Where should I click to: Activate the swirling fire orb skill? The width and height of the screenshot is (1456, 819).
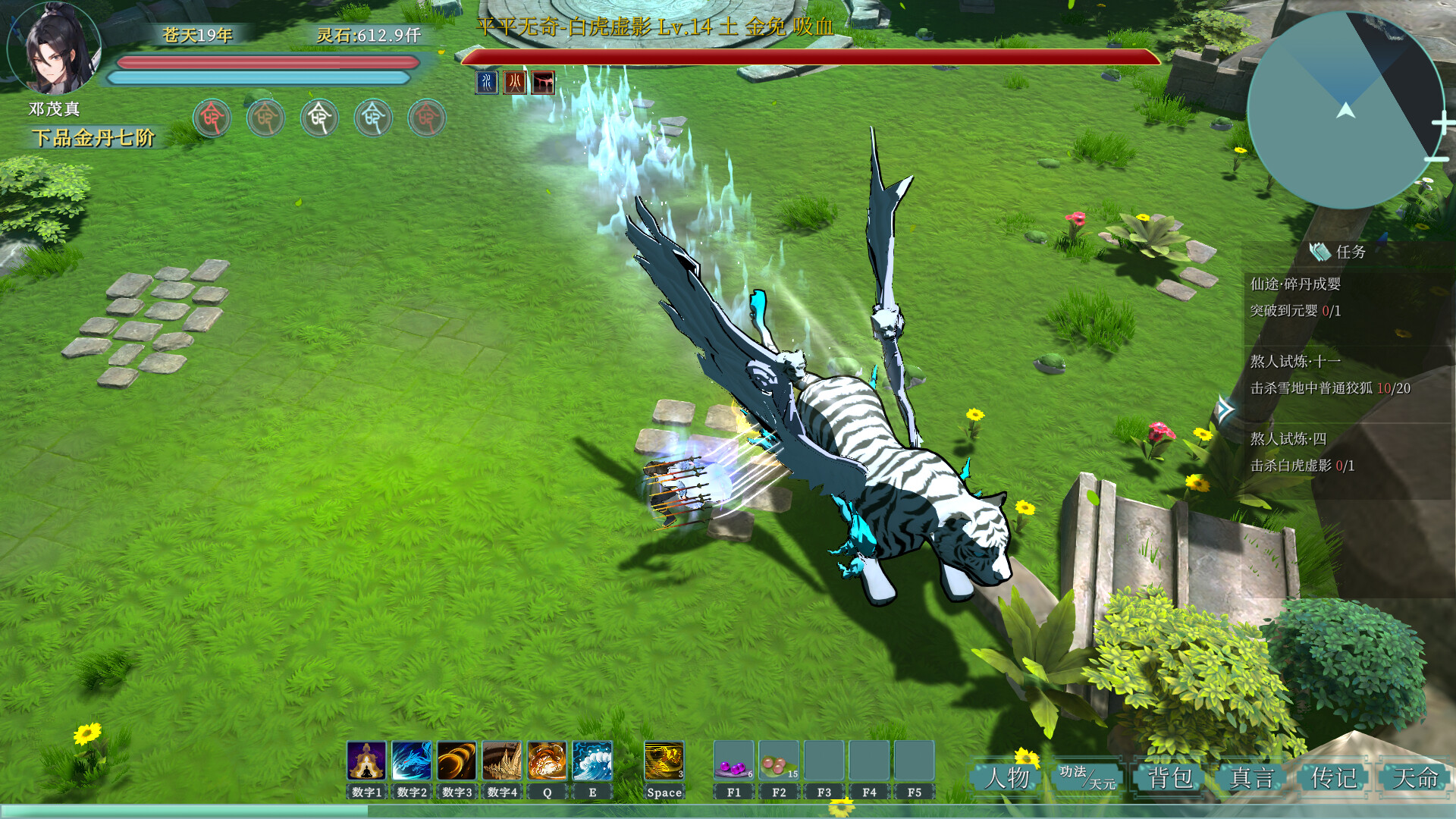tap(547, 761)
